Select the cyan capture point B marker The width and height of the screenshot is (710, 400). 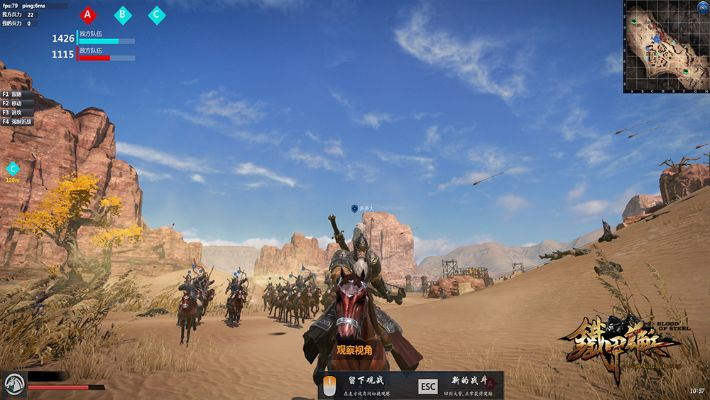coord(122,15)
